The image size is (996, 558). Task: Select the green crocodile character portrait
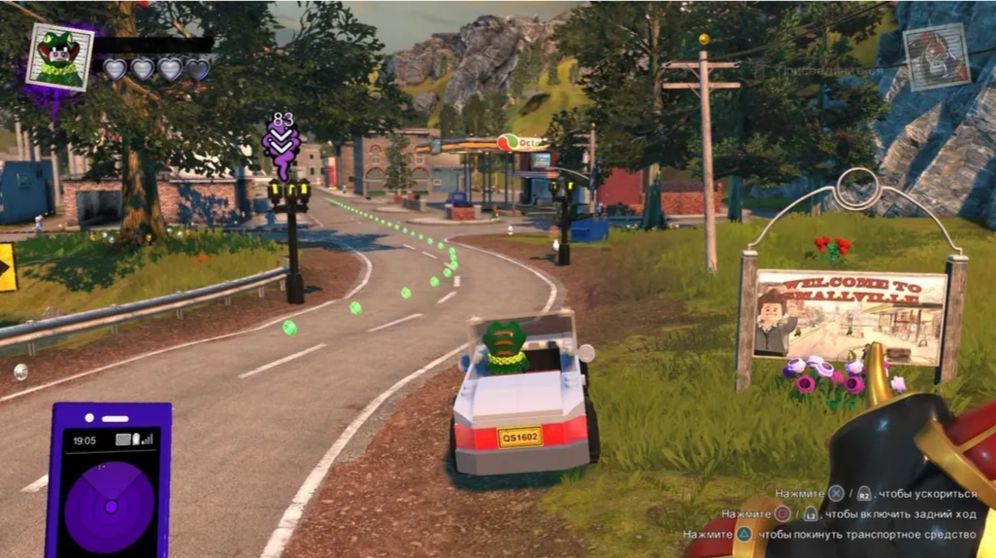pos(59,56)
